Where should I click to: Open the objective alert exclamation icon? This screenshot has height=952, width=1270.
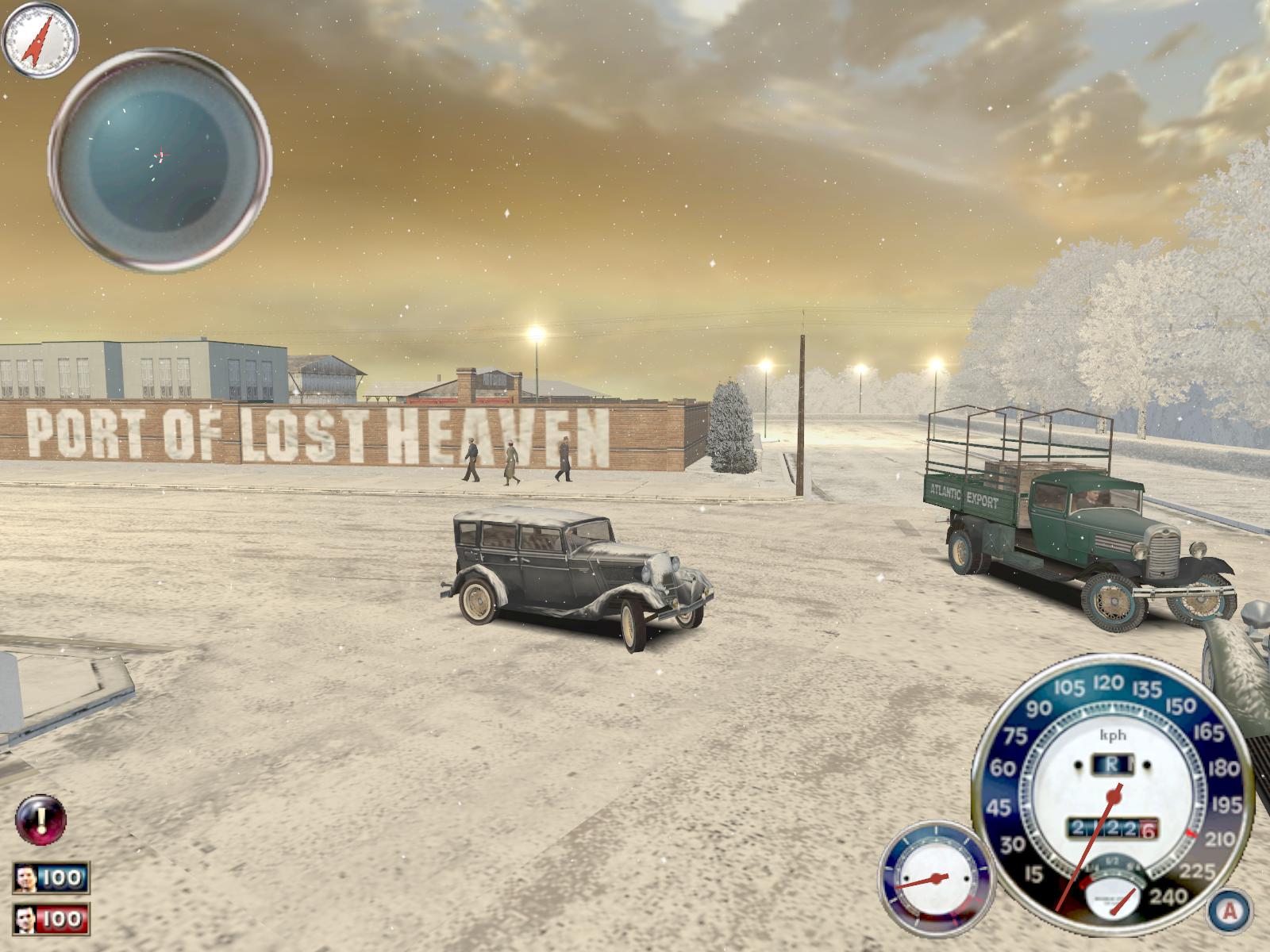[x=40, y=818]
